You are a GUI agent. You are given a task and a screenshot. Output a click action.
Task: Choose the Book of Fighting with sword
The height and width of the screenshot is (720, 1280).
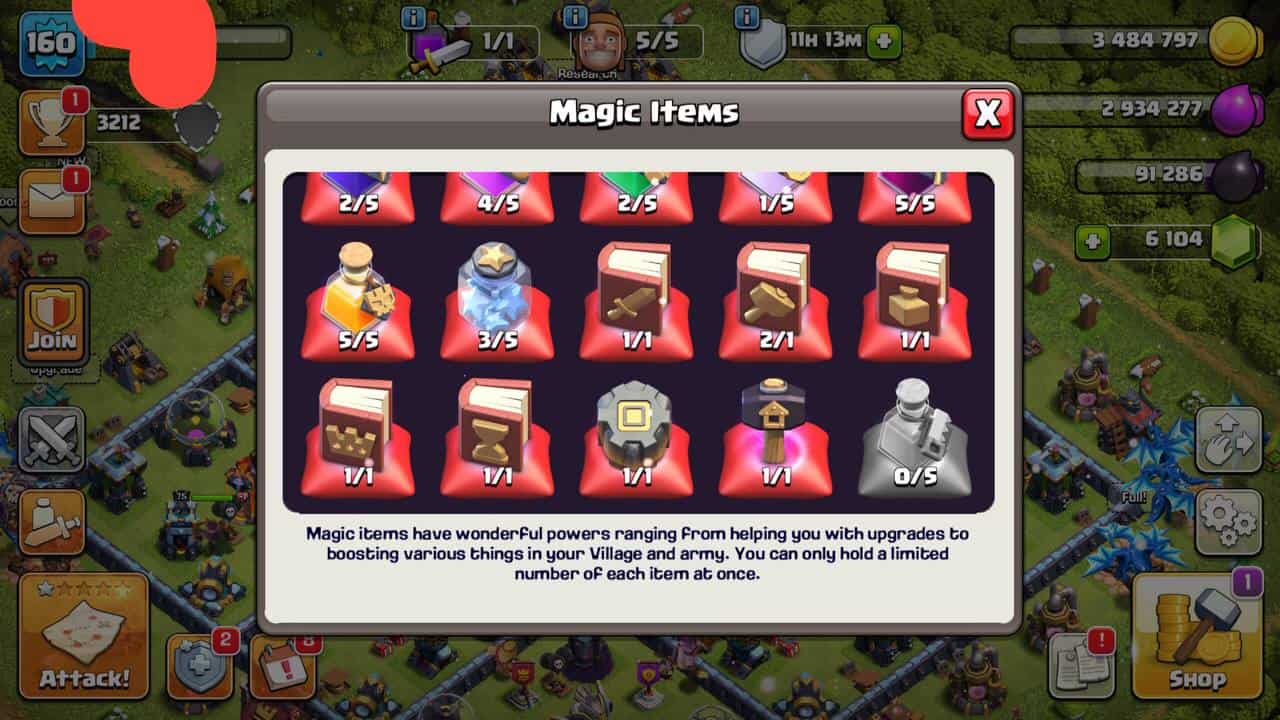[637, 300]
